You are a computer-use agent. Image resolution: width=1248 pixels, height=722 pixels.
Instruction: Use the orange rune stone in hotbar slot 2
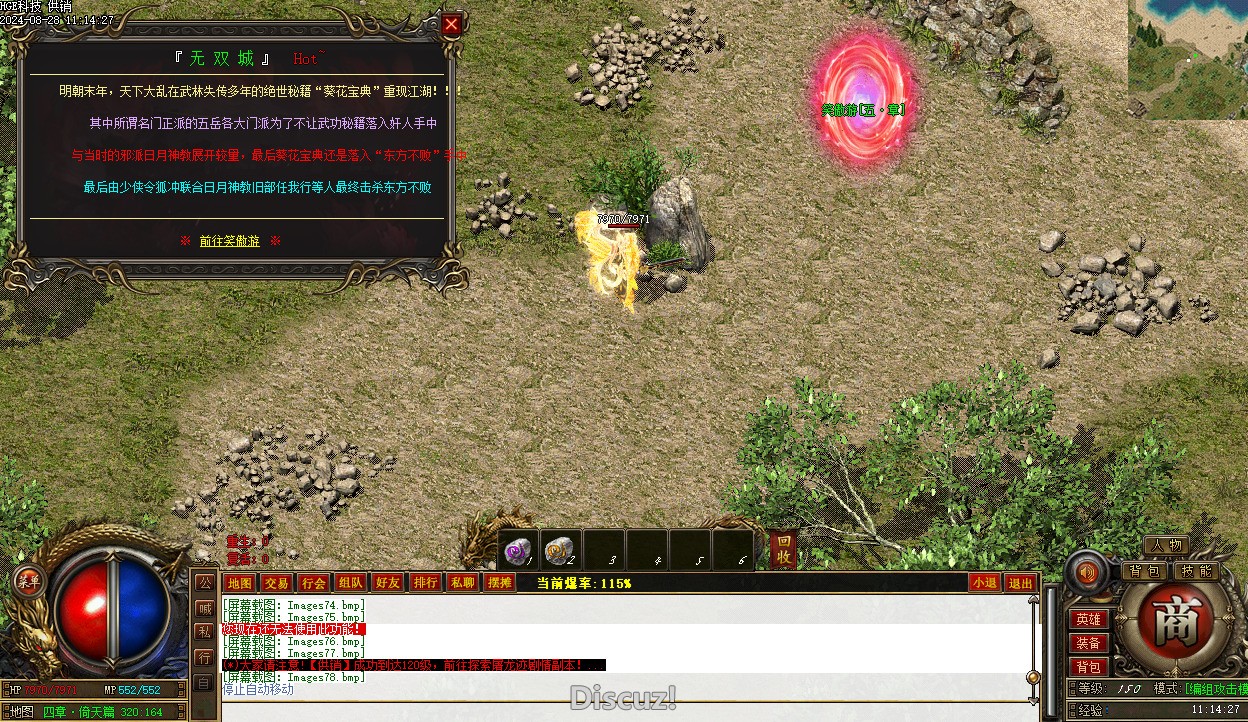[x=560, y=550]
